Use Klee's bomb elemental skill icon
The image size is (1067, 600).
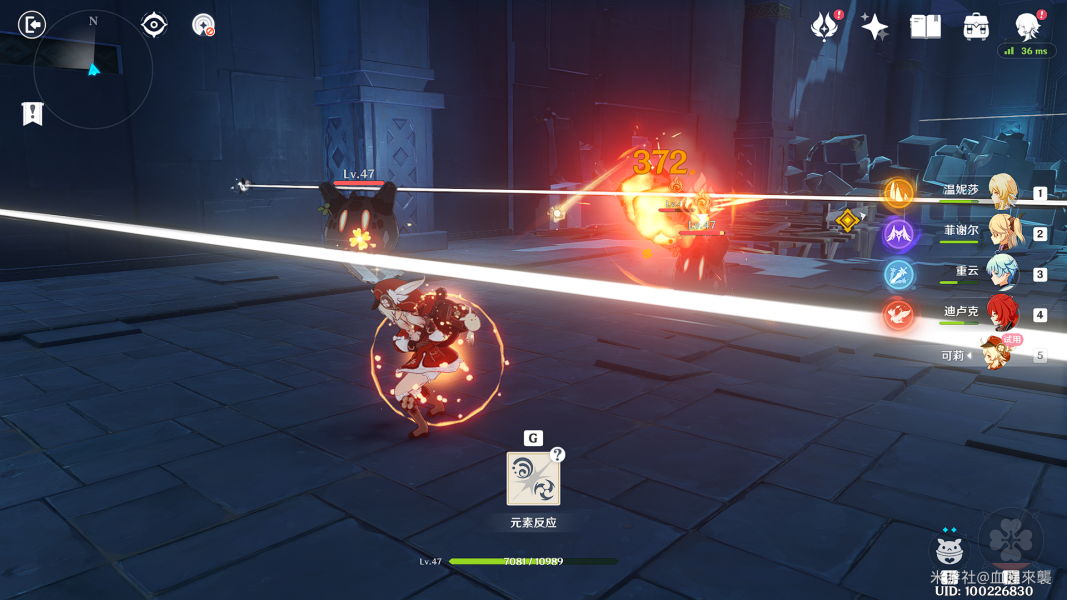click(x=950, y=551)
